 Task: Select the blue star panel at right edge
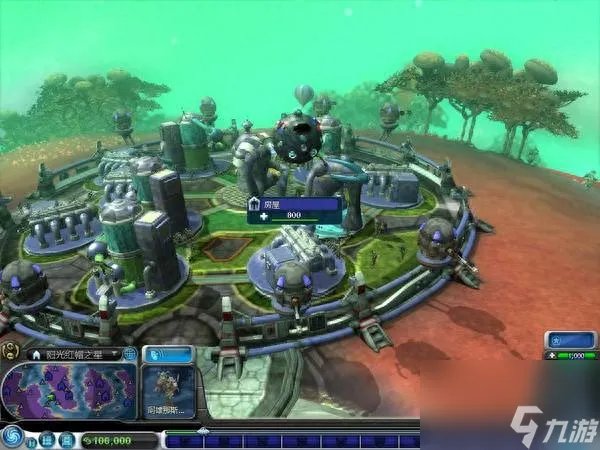[x=570, y=339]
